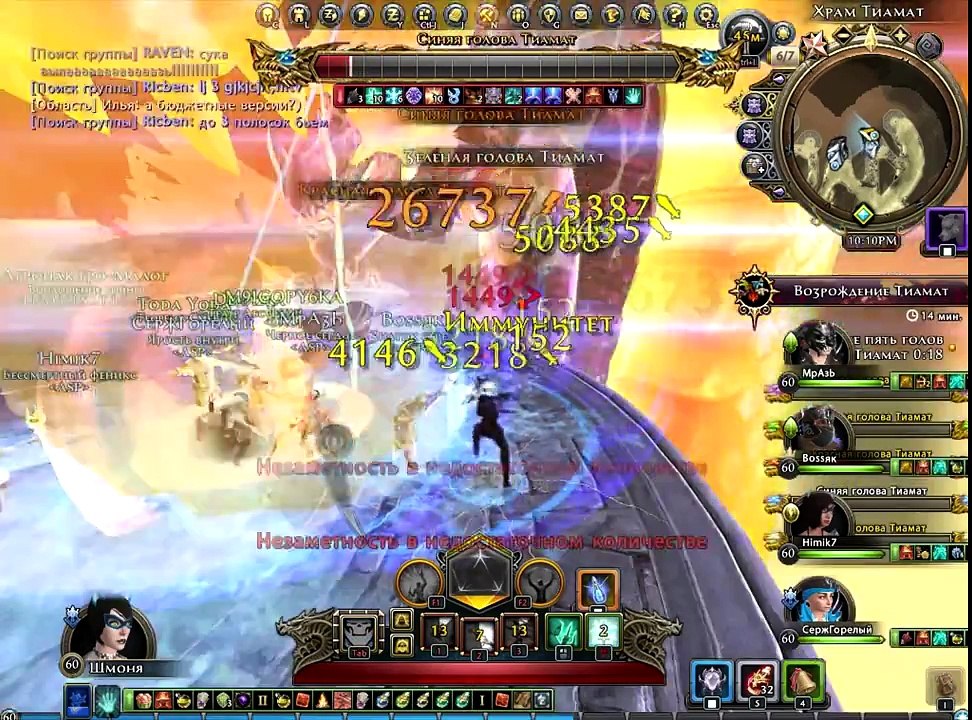Open the gear-shaped settings menu icon
Viewport: 972px width, 720px height.
point(707,15)
